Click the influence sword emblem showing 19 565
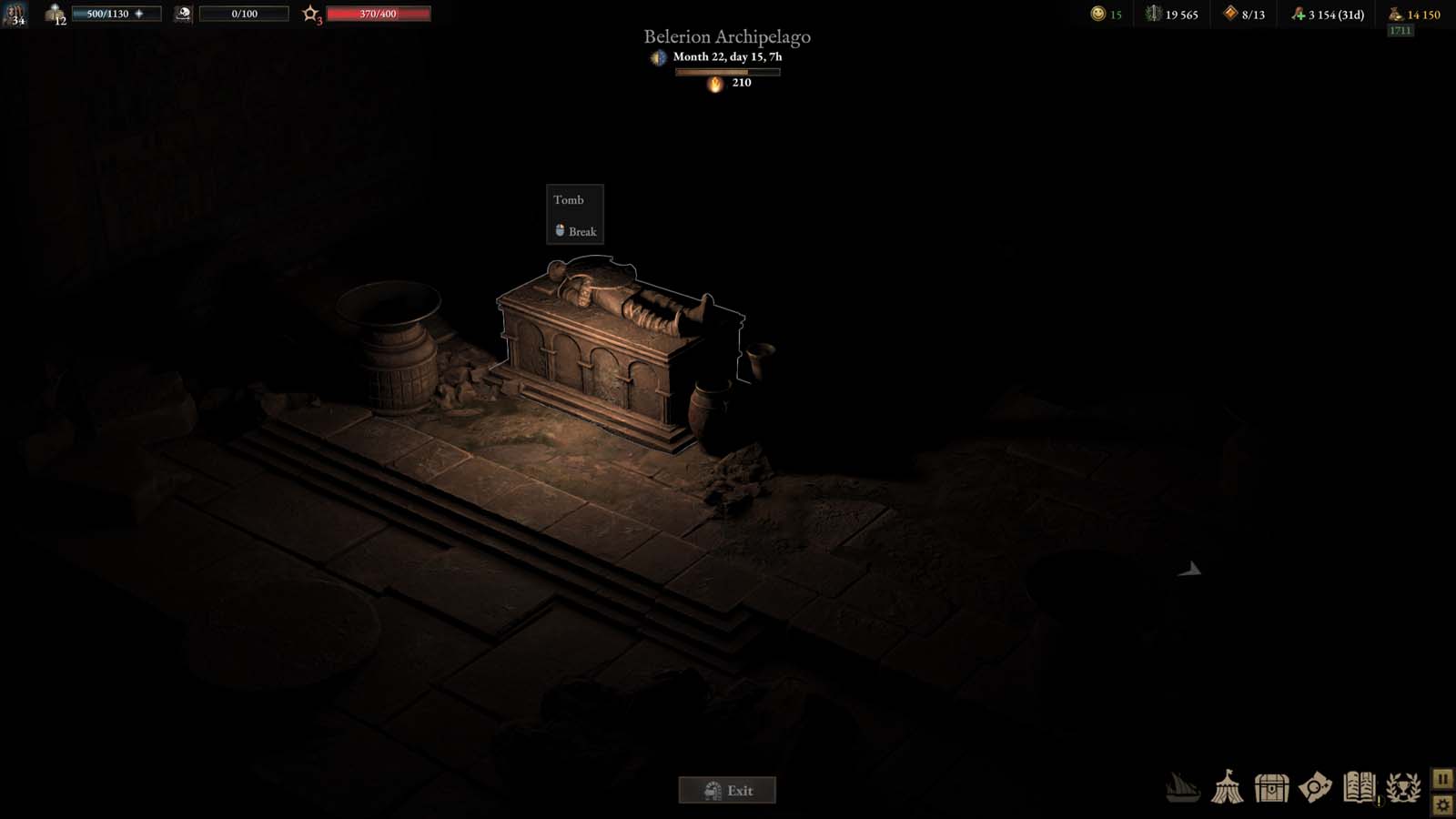 click(1154, 14)
